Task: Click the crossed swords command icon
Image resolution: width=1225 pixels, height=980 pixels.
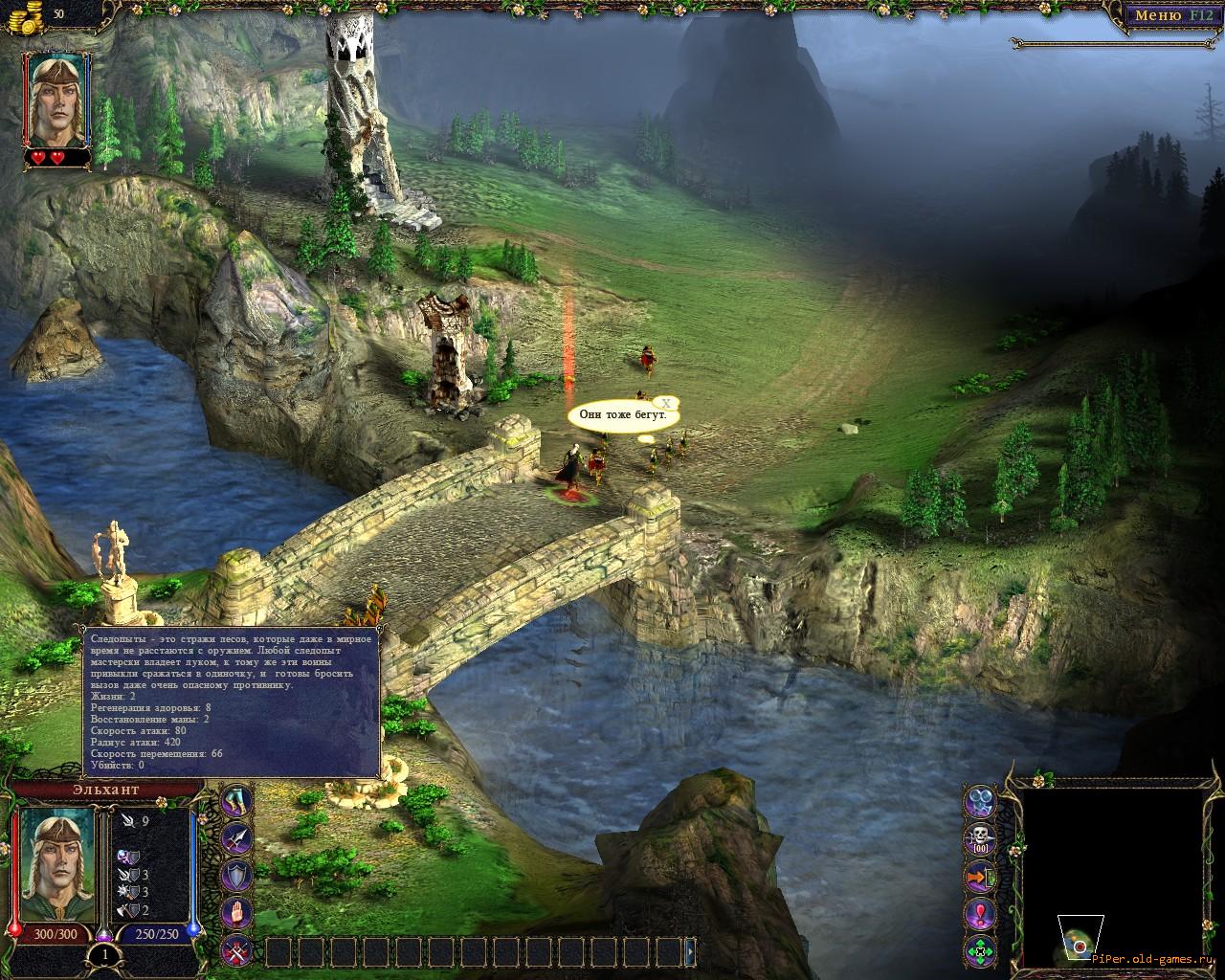Action: coord(237,950)
